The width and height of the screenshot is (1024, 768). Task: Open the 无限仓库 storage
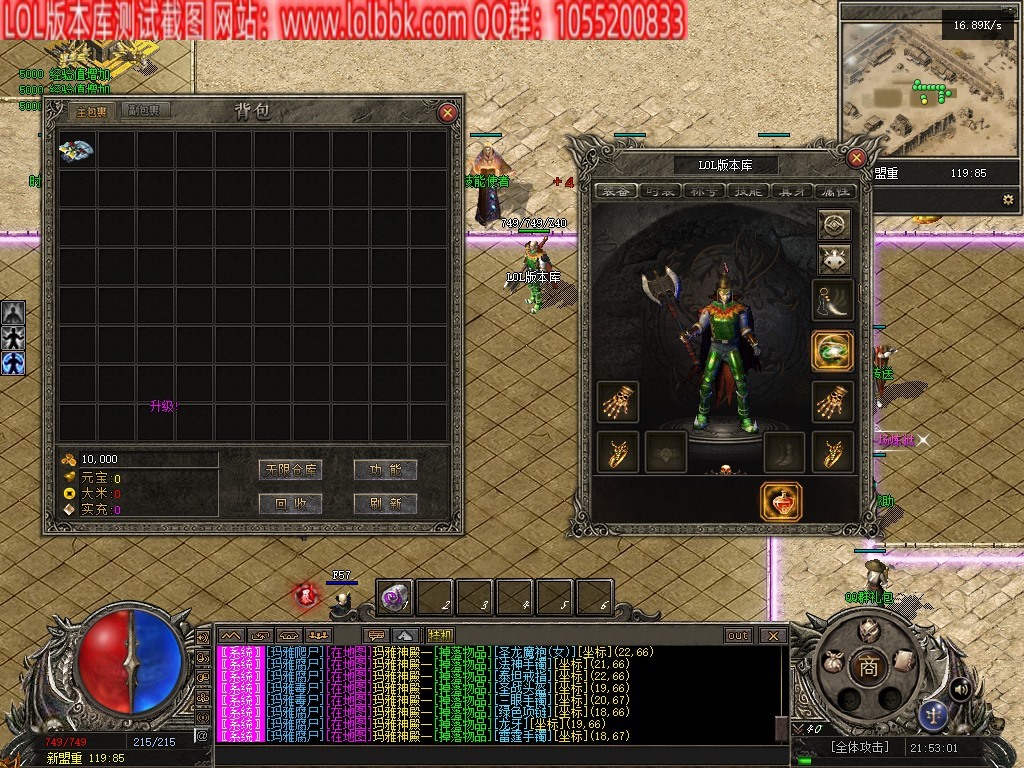click(x=289, y=469)
